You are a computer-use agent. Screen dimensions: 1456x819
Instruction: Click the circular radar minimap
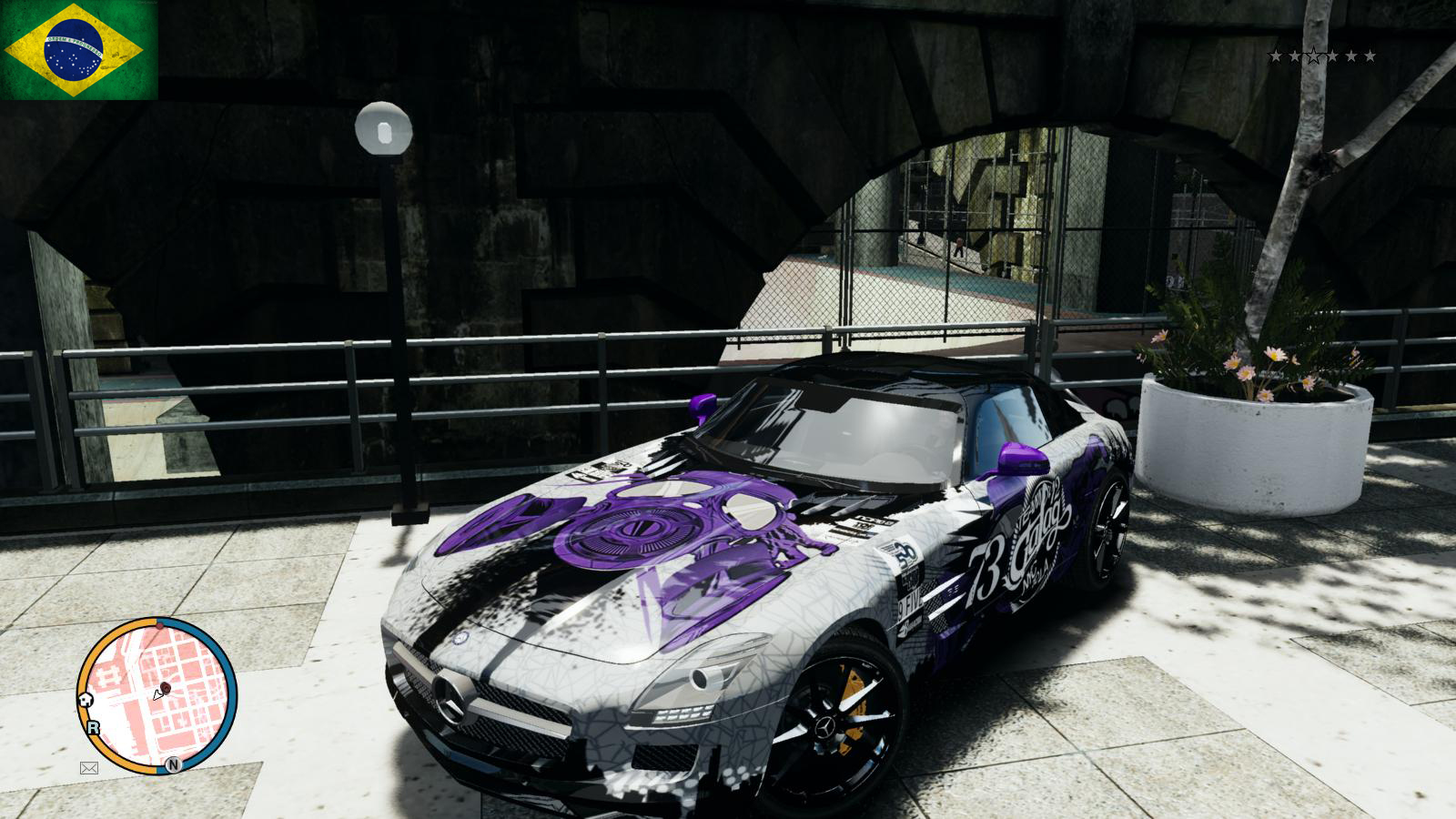(x=157, y=696)
